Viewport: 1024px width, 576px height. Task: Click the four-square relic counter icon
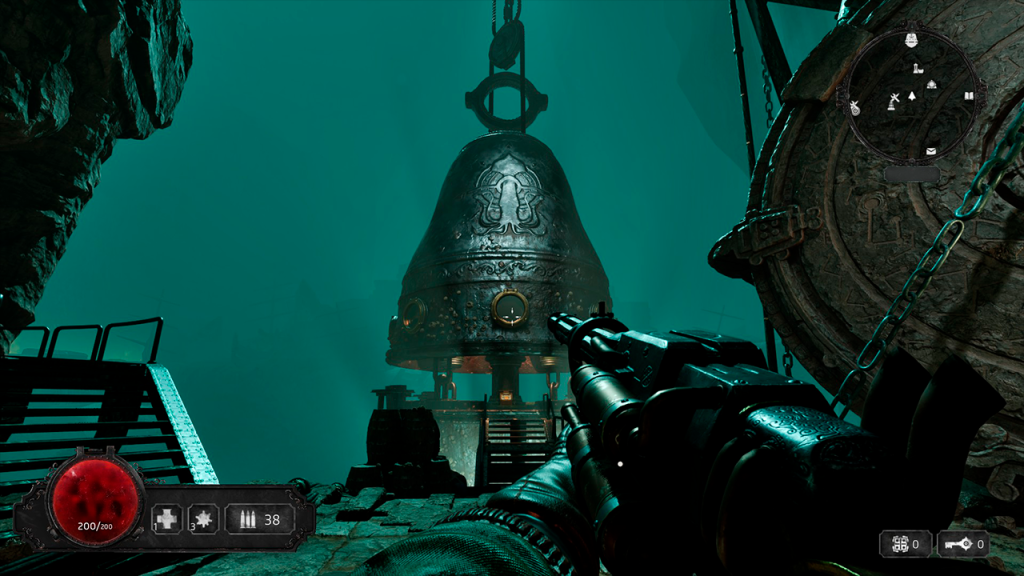click(899, 544)
